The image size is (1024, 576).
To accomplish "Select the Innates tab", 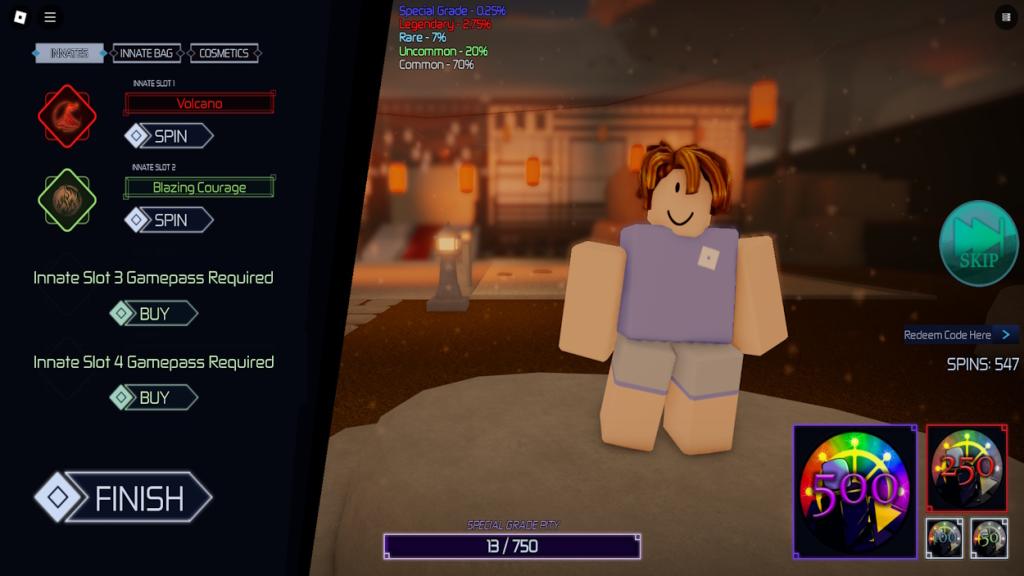I will click(x=69, y=53).
